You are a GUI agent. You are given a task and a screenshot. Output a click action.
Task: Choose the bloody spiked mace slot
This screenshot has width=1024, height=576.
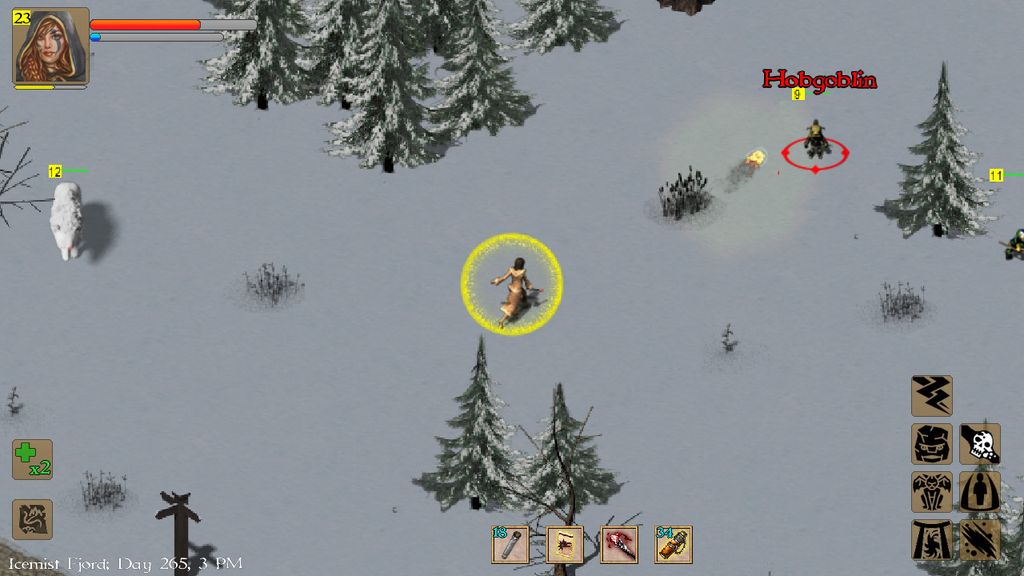[618, 545]
